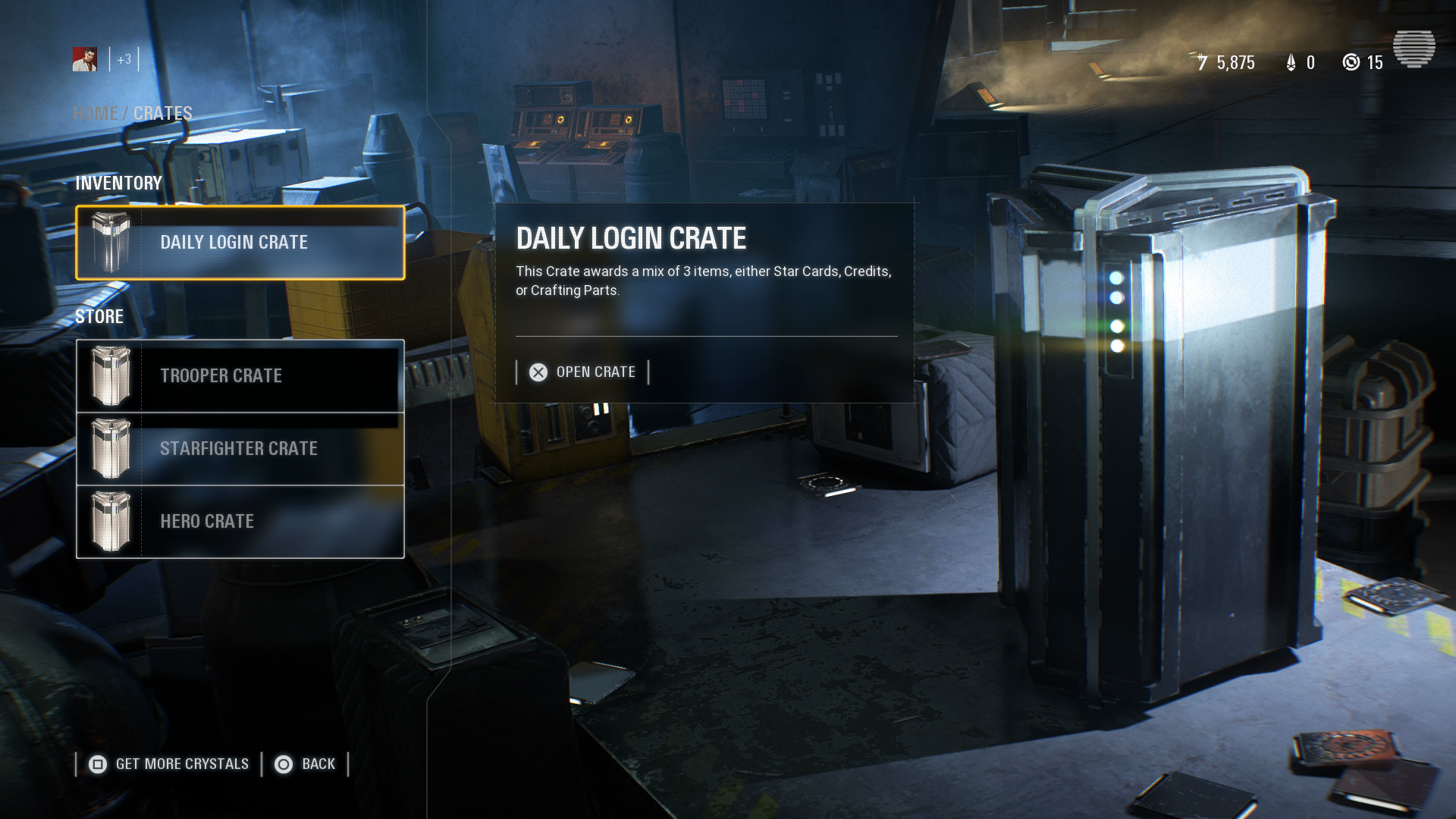
Task: Select the Starfighter Crate entry
Action: [x=239, y=448]
